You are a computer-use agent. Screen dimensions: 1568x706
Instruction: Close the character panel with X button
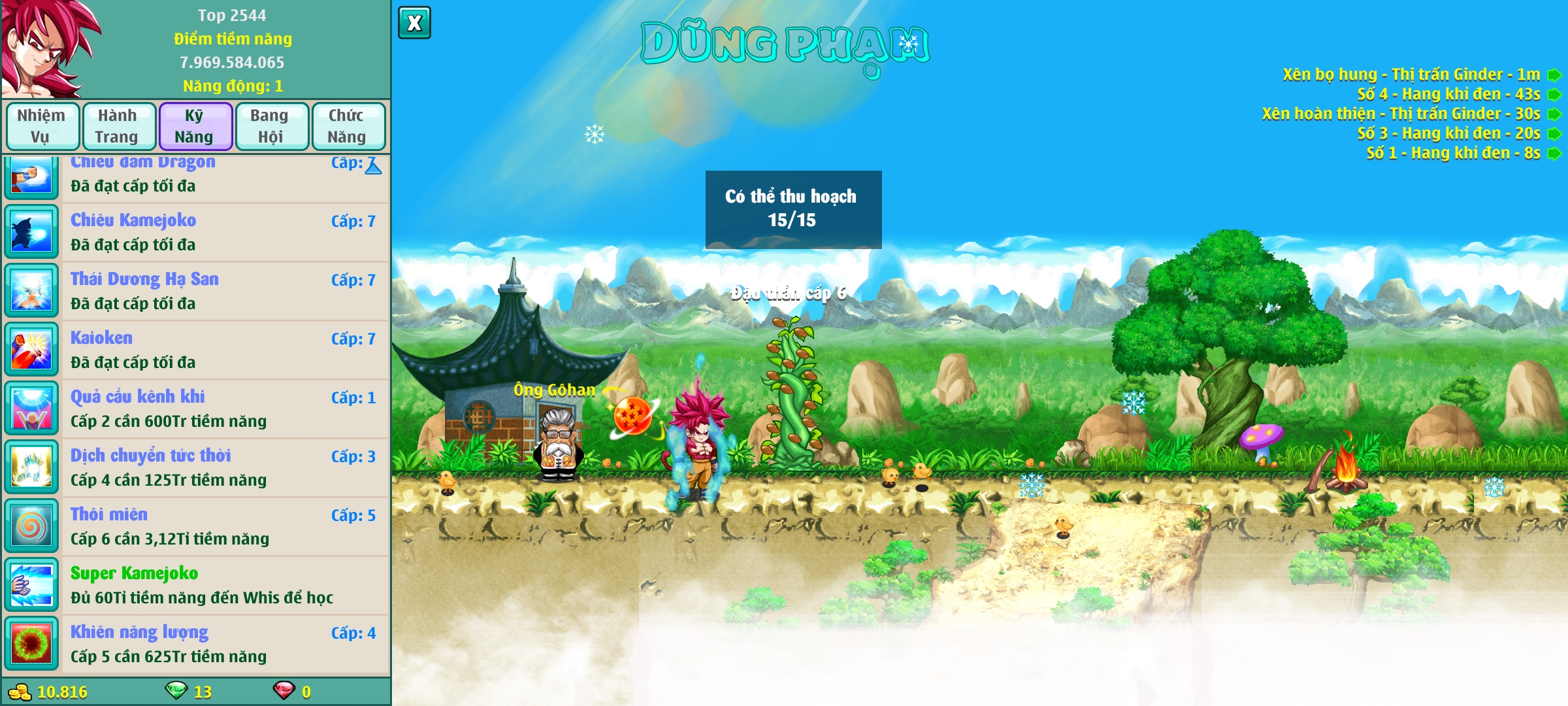click(414, 24)
